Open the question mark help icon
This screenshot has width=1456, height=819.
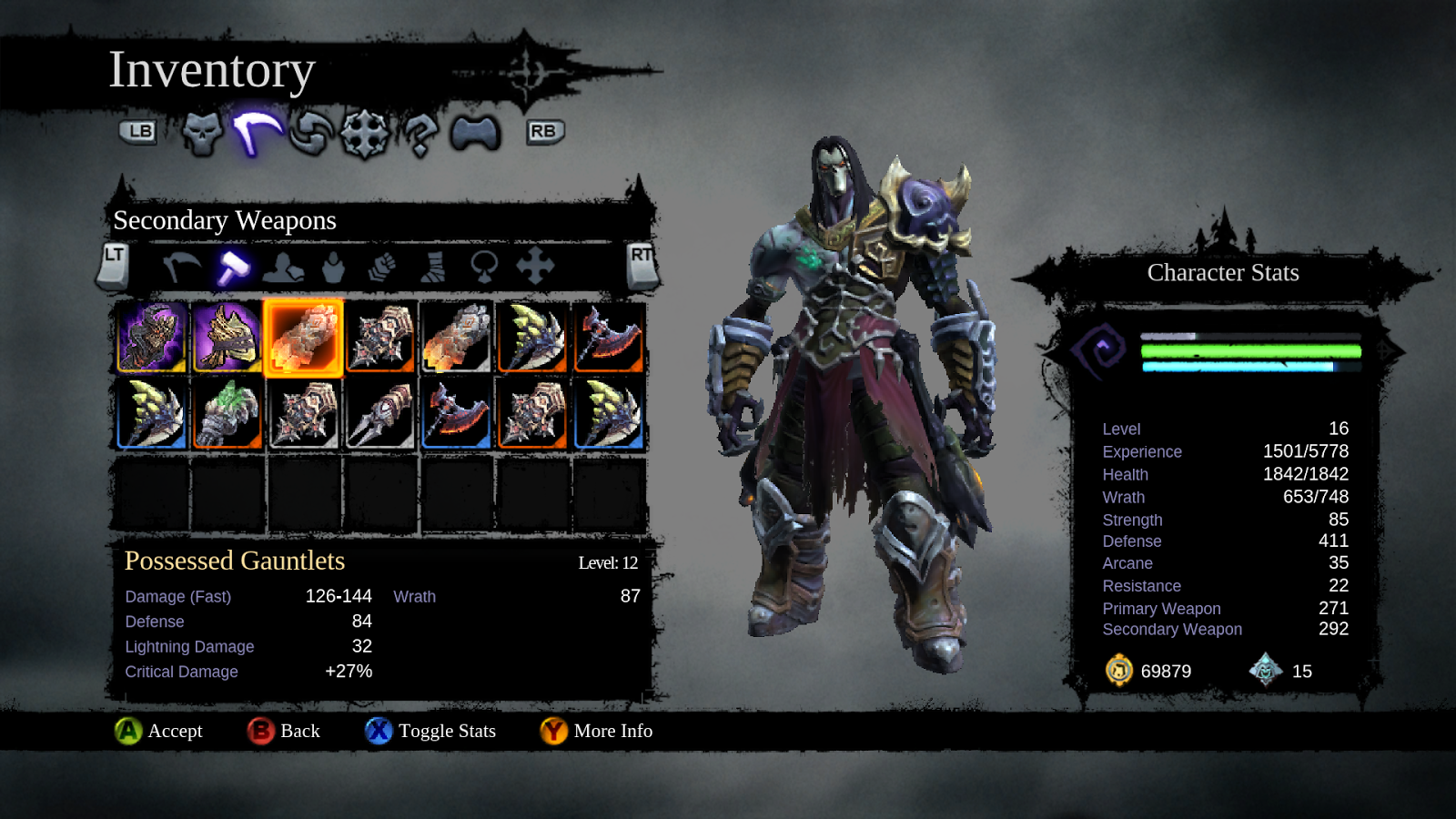pyautogui.click(x=419, y=132)
